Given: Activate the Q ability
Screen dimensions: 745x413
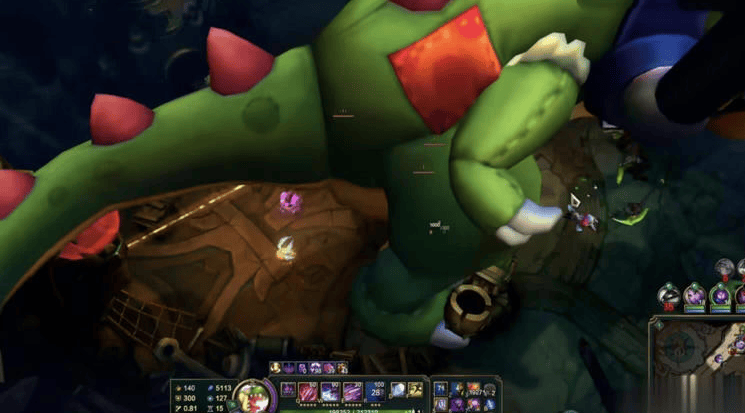Looking at the screenshot, I should point(309,391).
